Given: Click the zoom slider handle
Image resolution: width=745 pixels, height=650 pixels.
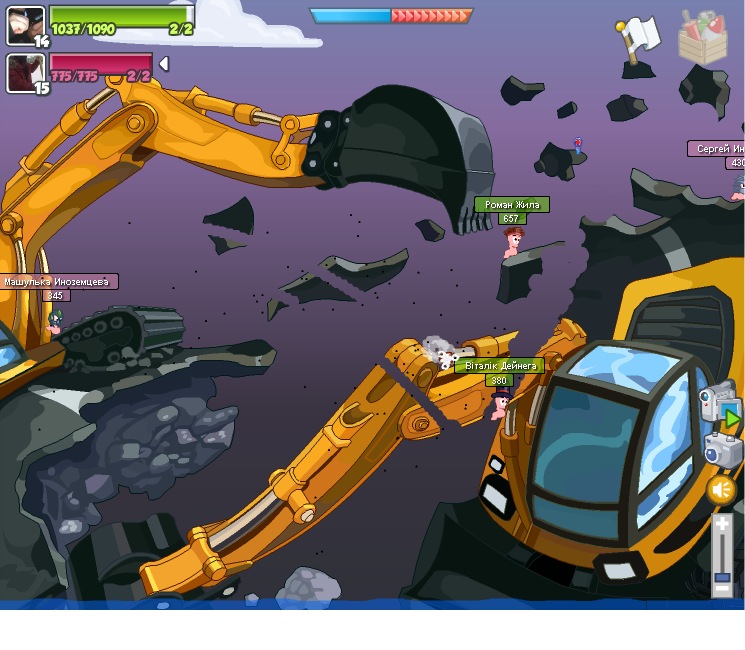Looking at the screenshot, I should 722,577.
